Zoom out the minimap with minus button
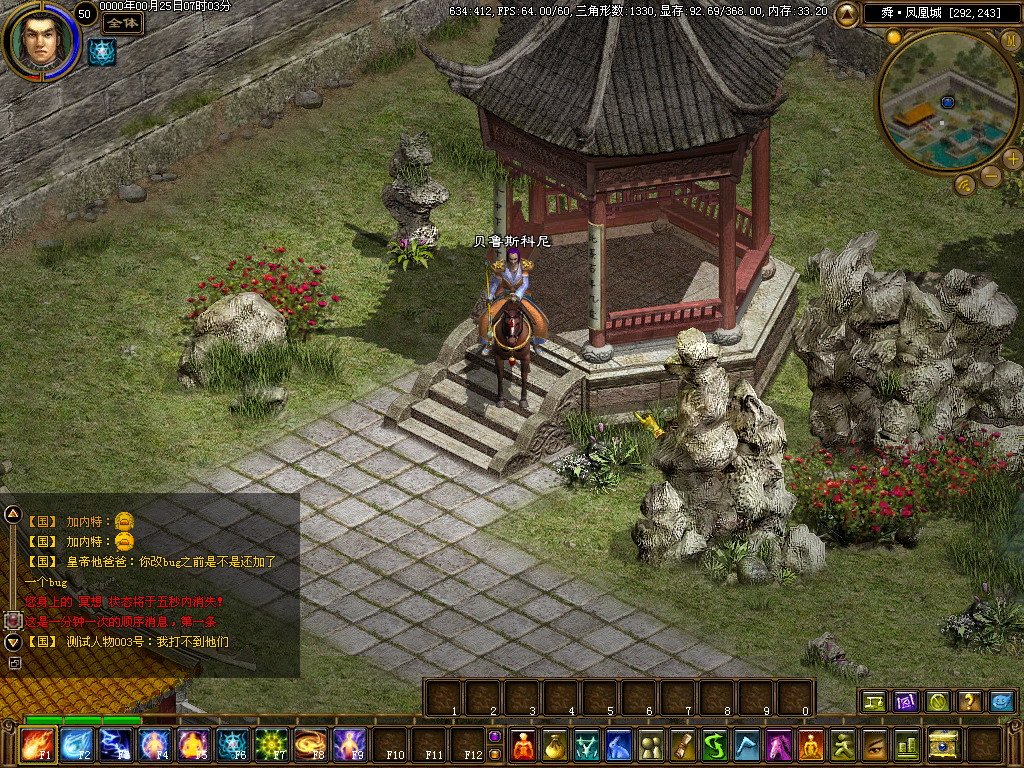 coord(990,177)
